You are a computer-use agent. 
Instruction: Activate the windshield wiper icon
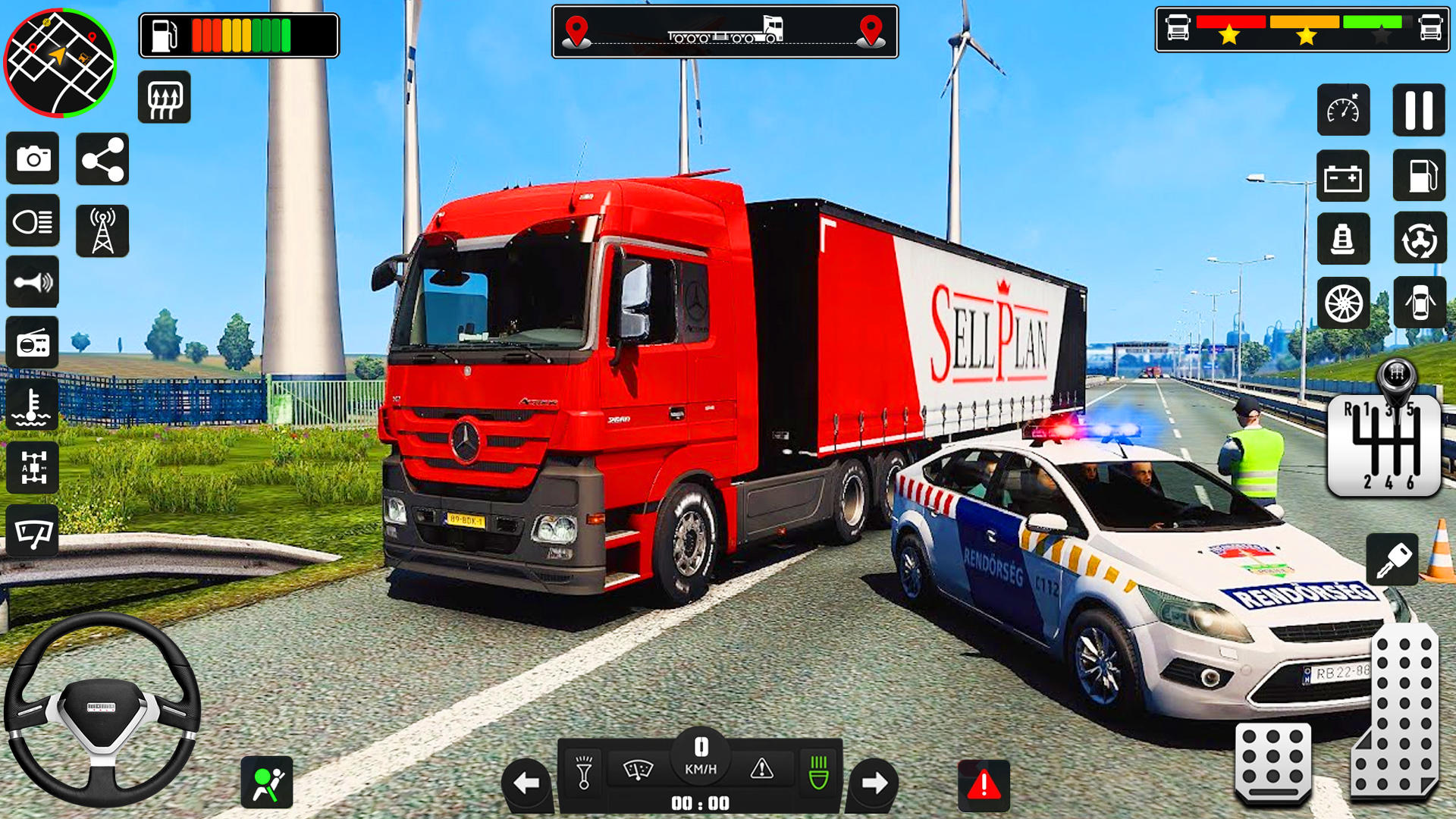(33, 532)
